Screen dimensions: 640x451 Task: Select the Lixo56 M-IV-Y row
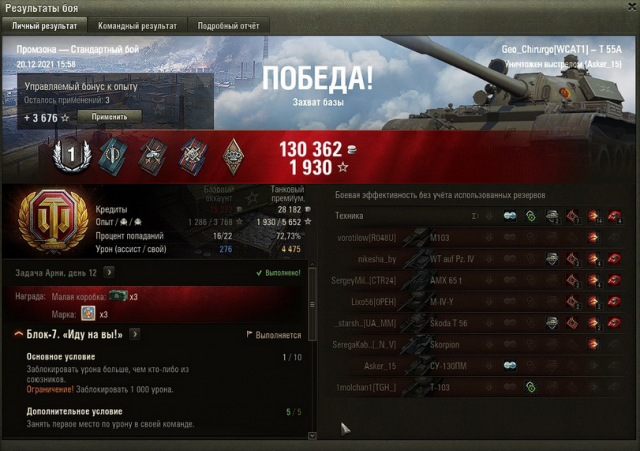(470, 302)
